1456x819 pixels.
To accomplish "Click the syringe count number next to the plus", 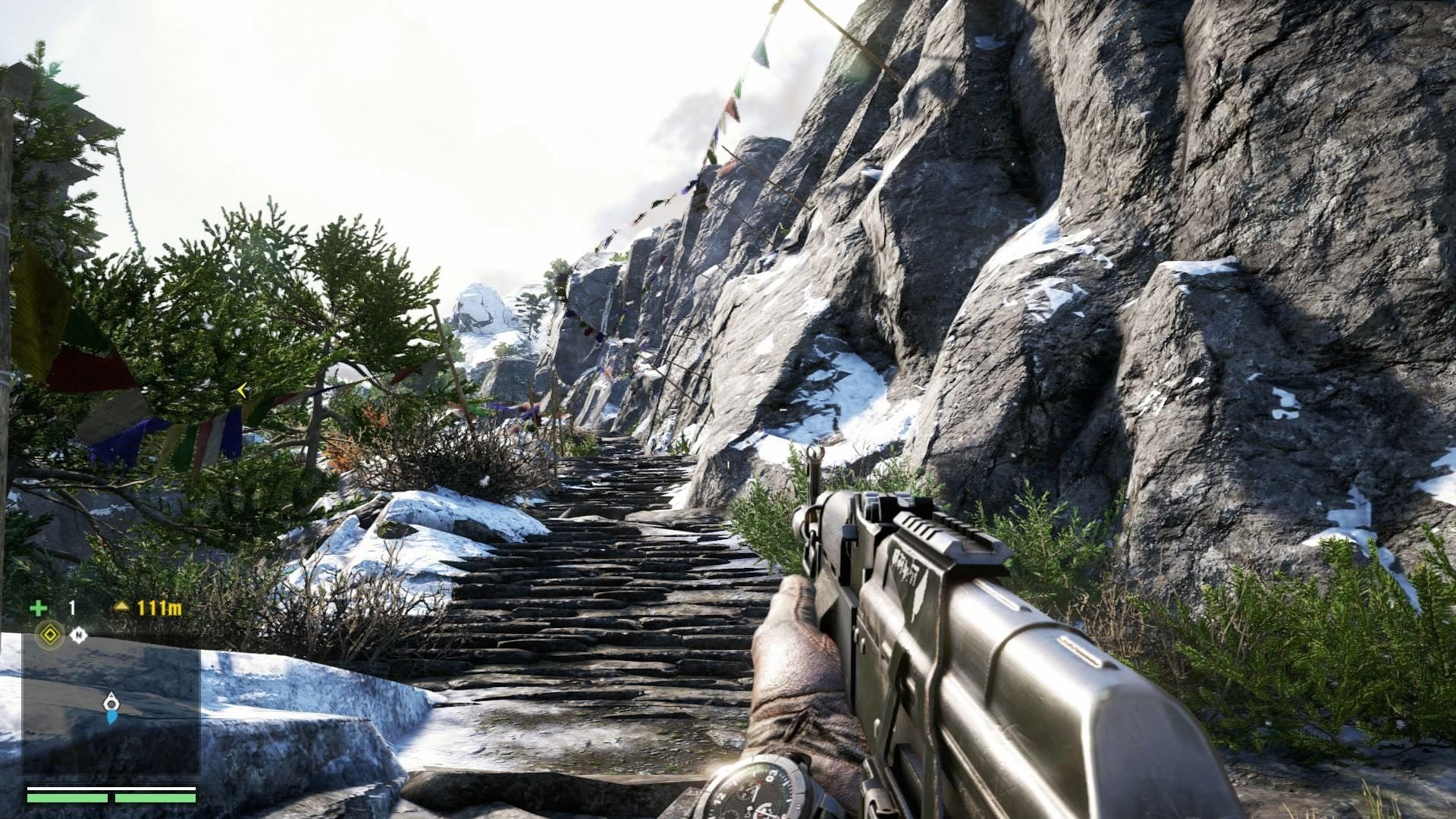I will (x=71, y=608).
